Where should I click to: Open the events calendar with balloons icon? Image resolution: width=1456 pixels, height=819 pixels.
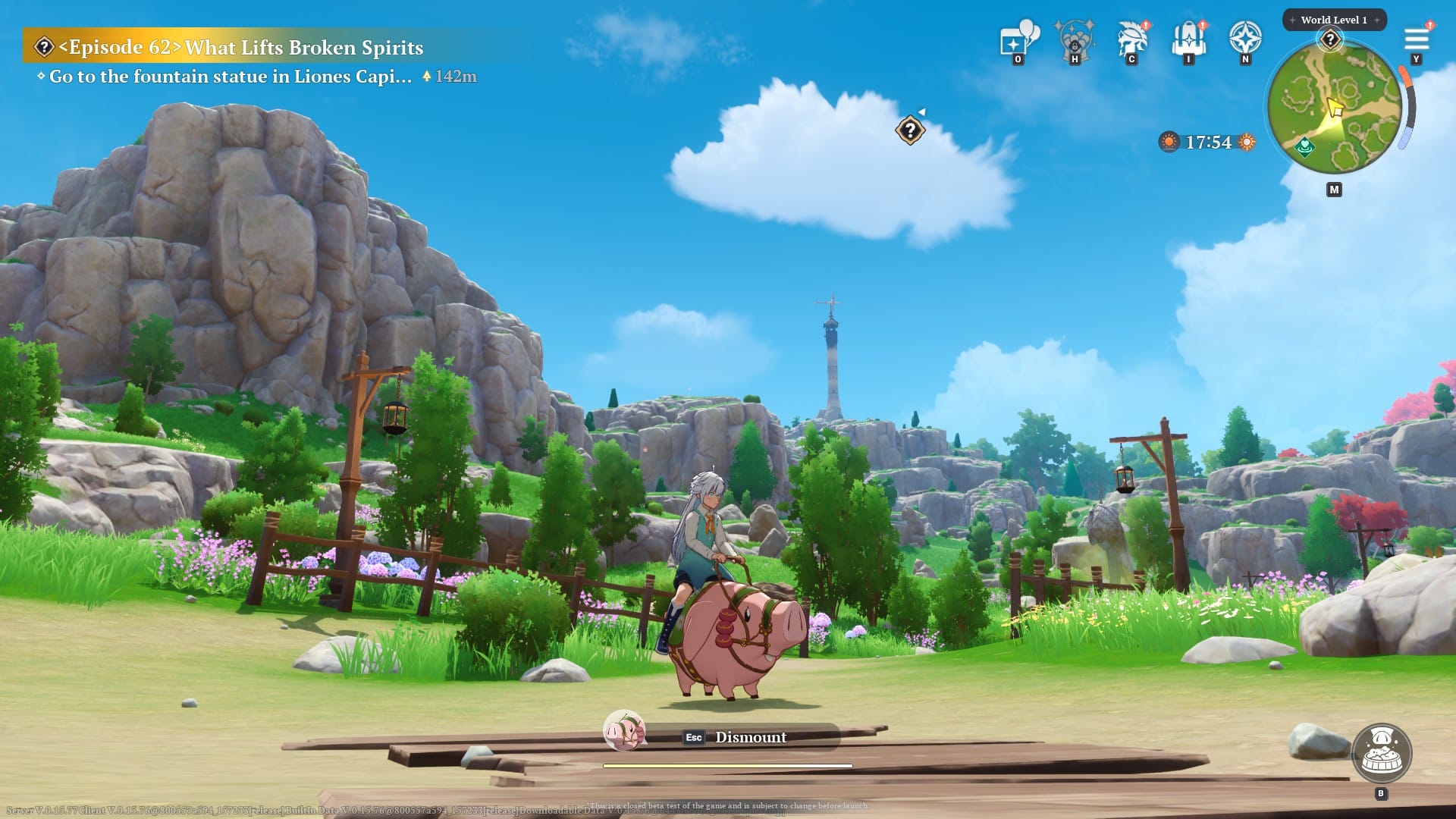point(1018,39)
